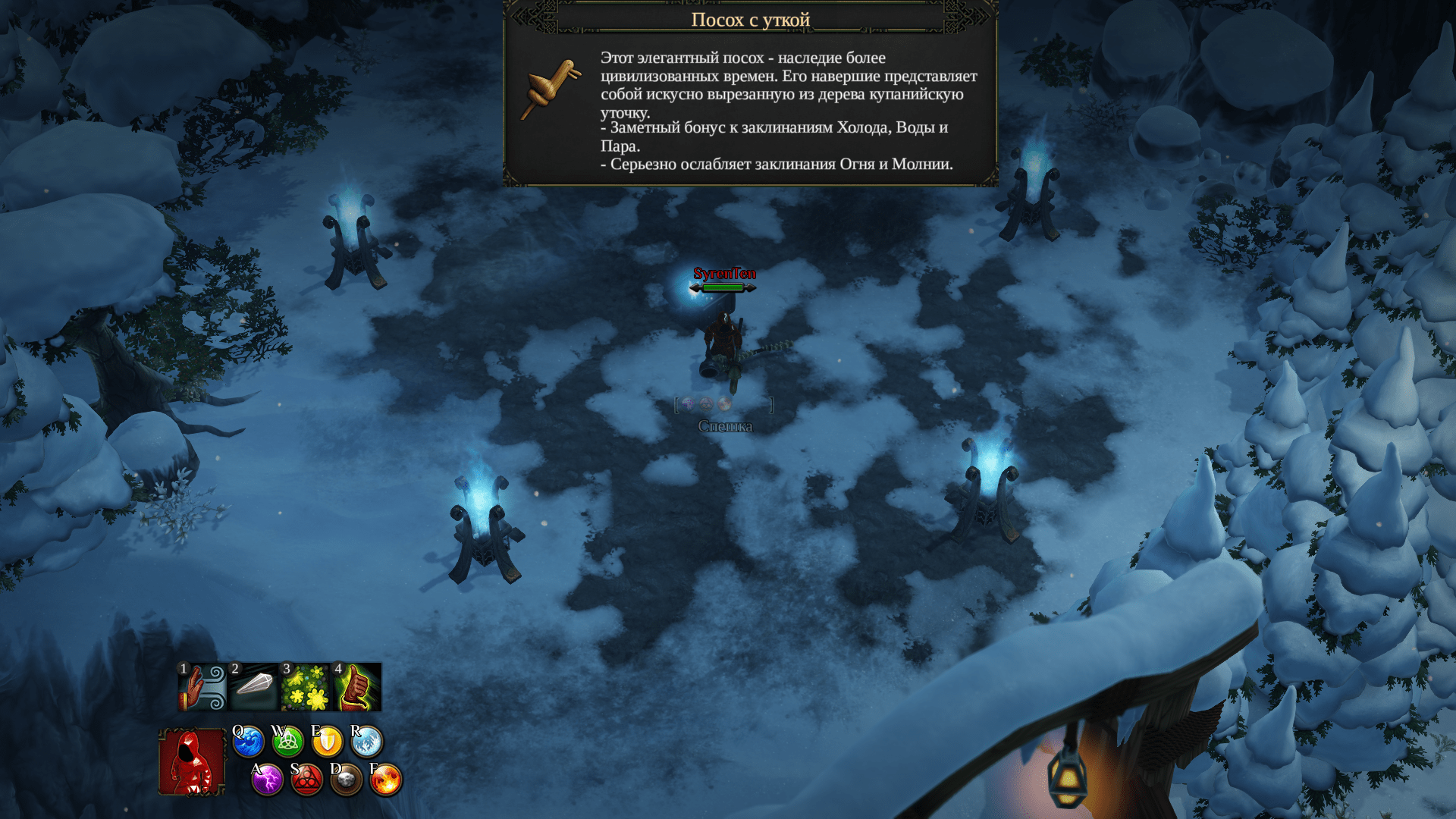Cast the wind push magick in slot 1
The height and width of the screenshot is (819, 1456).
click(202, 687)
